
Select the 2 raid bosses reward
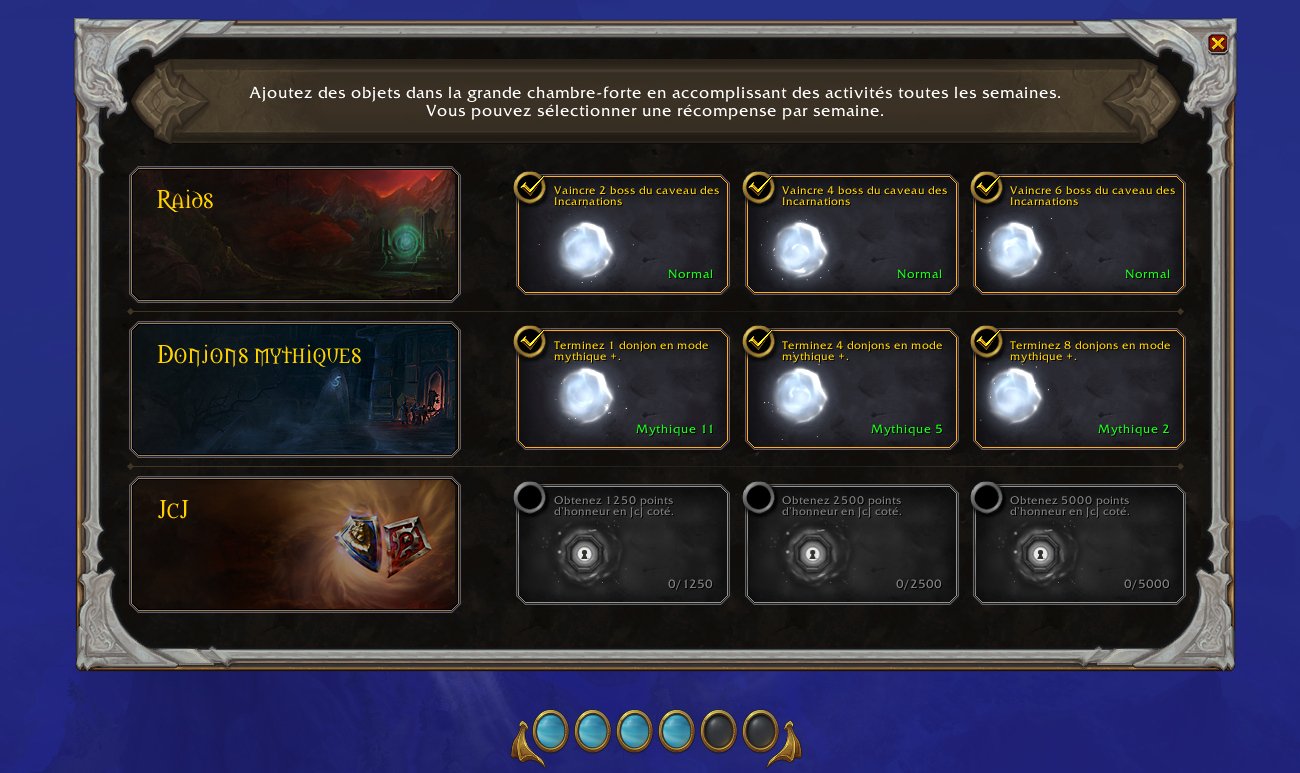tap(622, 235)
